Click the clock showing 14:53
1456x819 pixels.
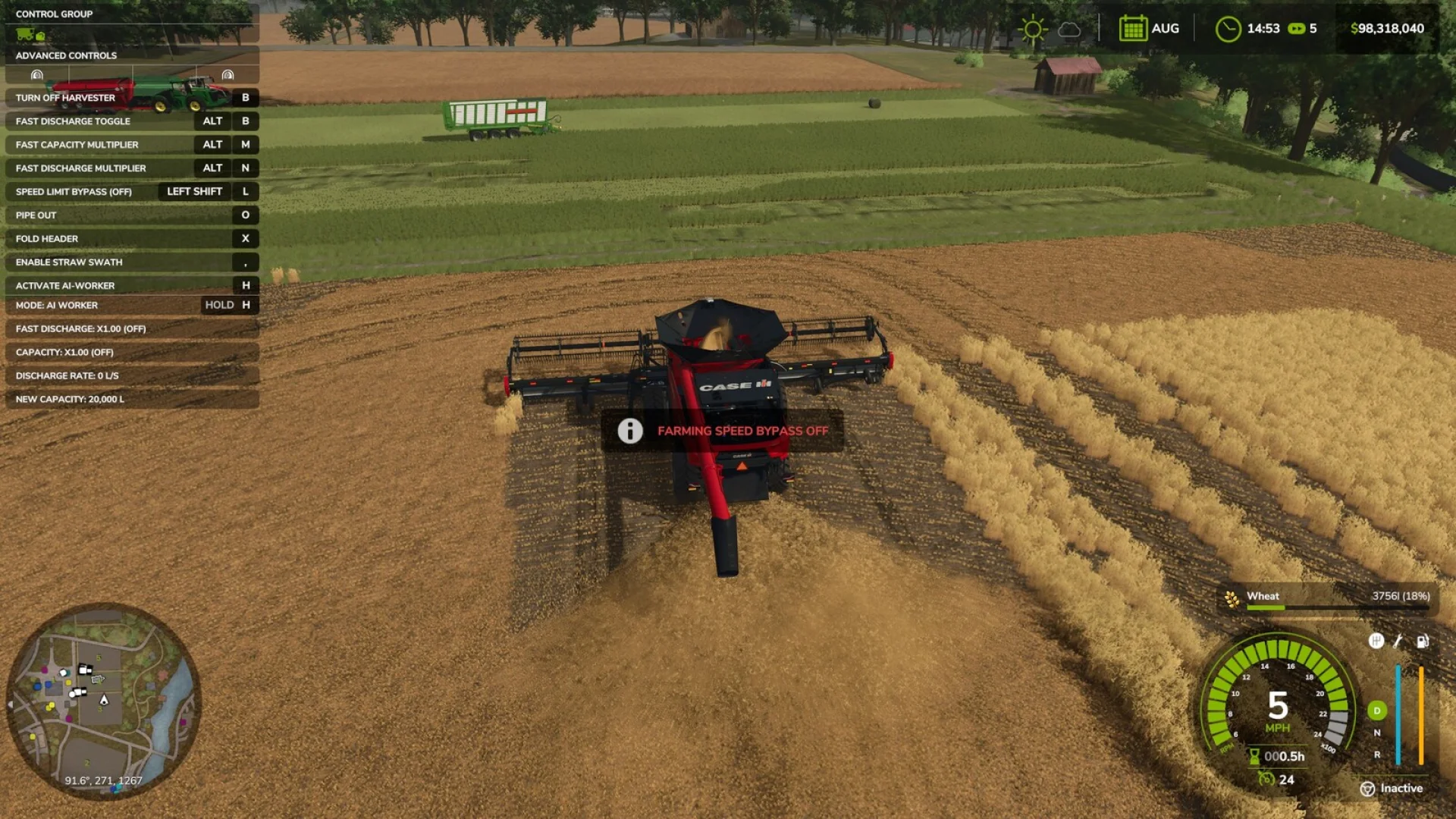[1228, 27]
